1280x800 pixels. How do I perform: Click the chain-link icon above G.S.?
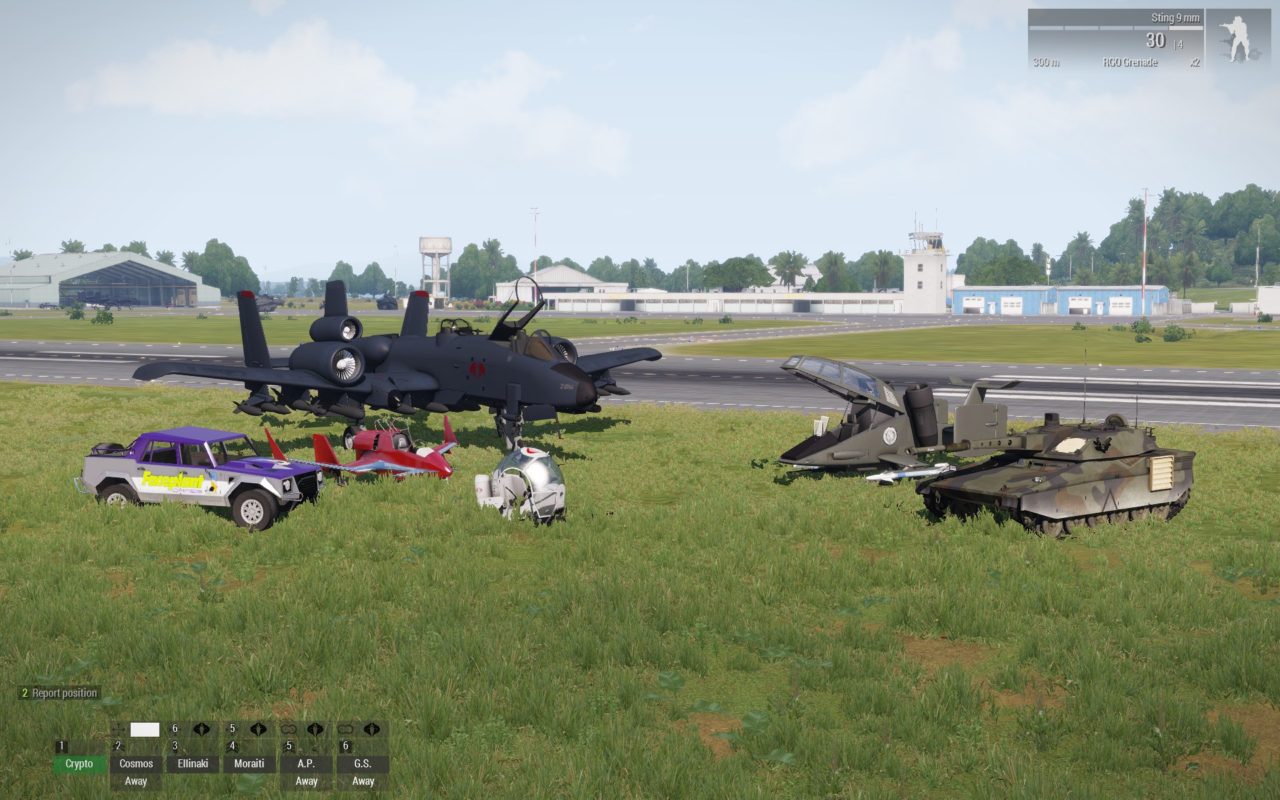(x=347, y=728)
